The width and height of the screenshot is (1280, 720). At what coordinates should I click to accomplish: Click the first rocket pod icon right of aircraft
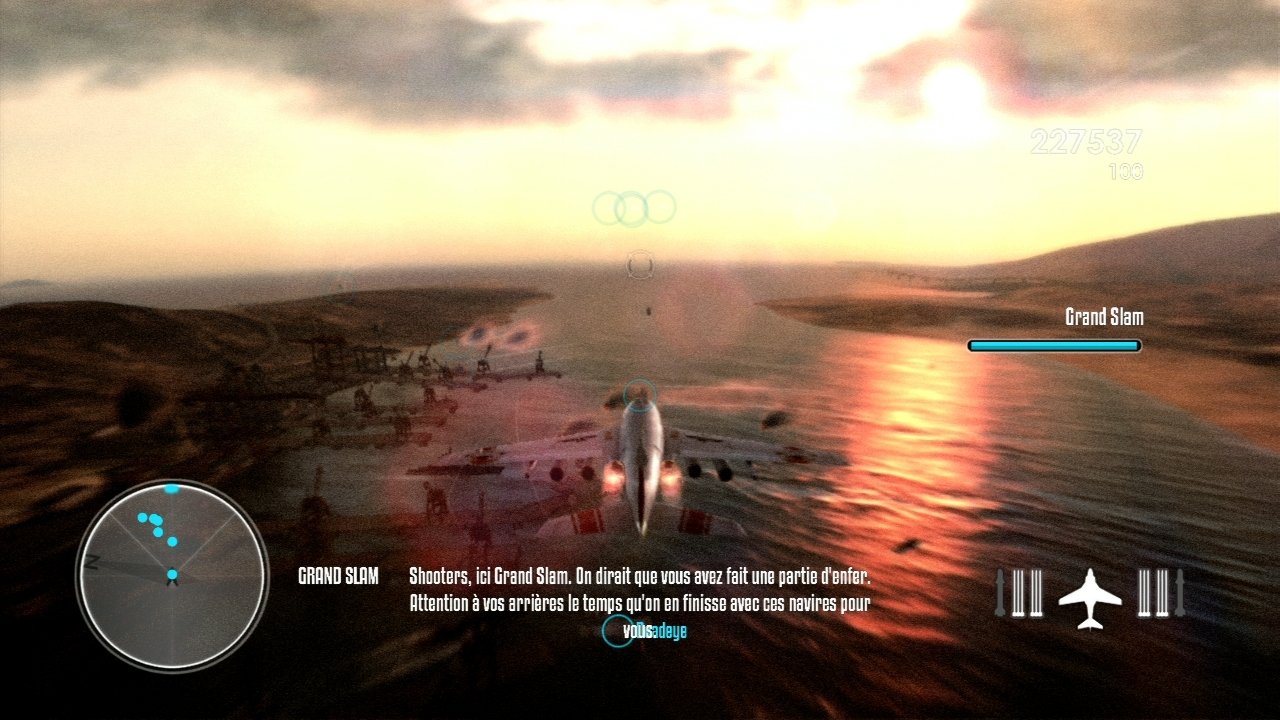pyautogui.click(x=1144, y=593)
